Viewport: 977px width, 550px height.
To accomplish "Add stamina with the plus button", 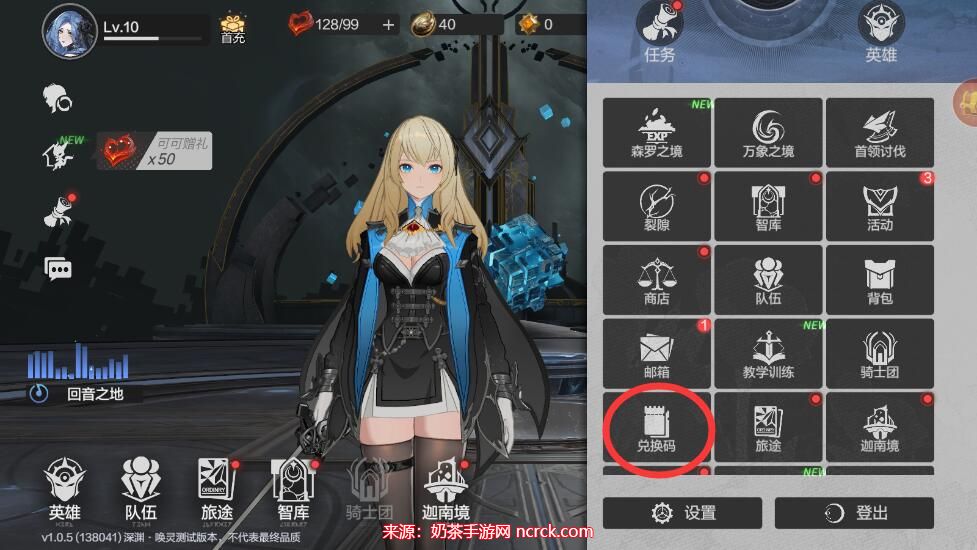I will coord(389,24).
